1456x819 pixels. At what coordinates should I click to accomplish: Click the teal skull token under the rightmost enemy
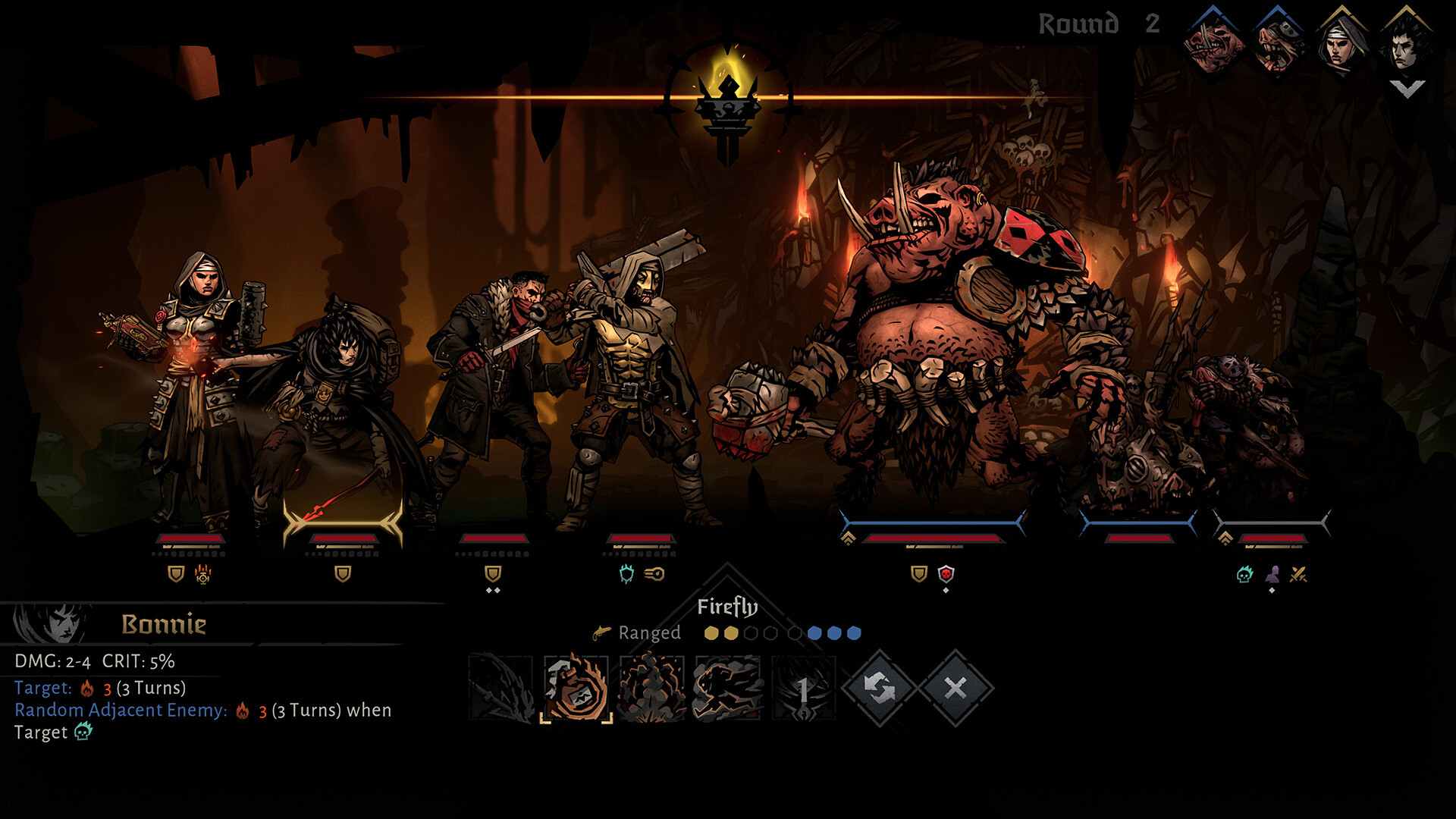[x=1244, y=575]
